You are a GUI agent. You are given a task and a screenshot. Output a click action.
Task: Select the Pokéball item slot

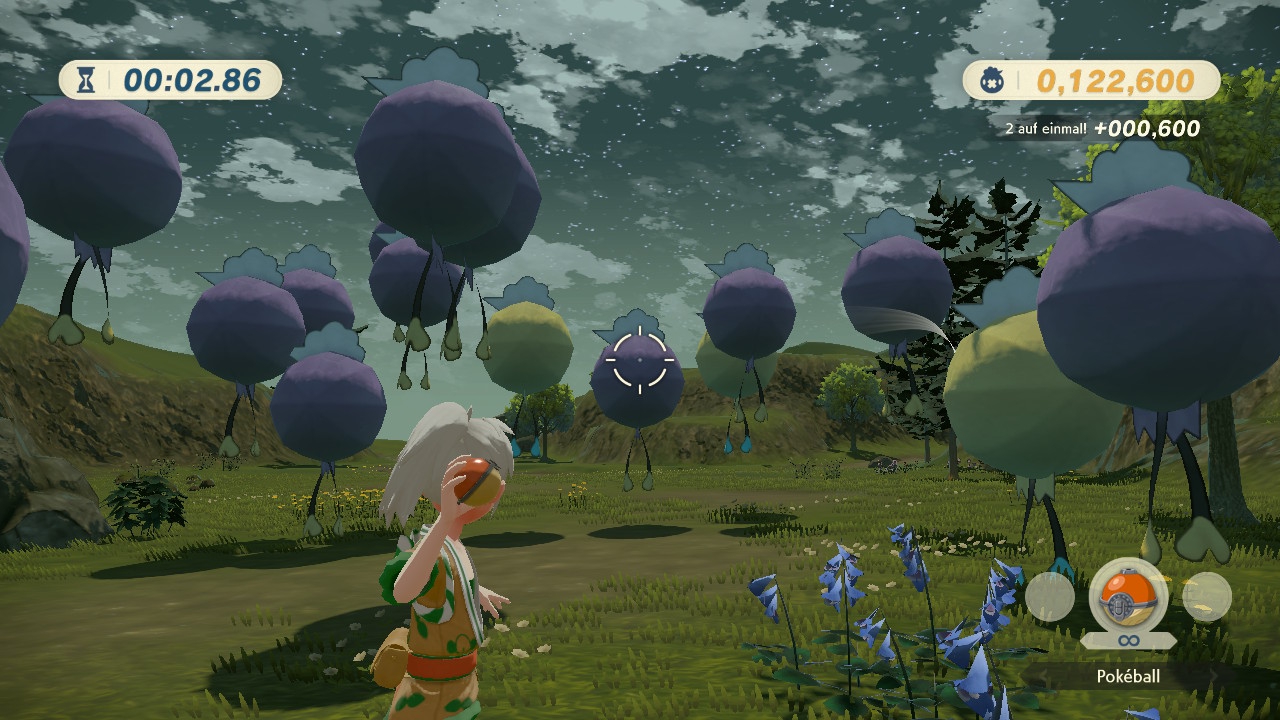[1128, 599]
